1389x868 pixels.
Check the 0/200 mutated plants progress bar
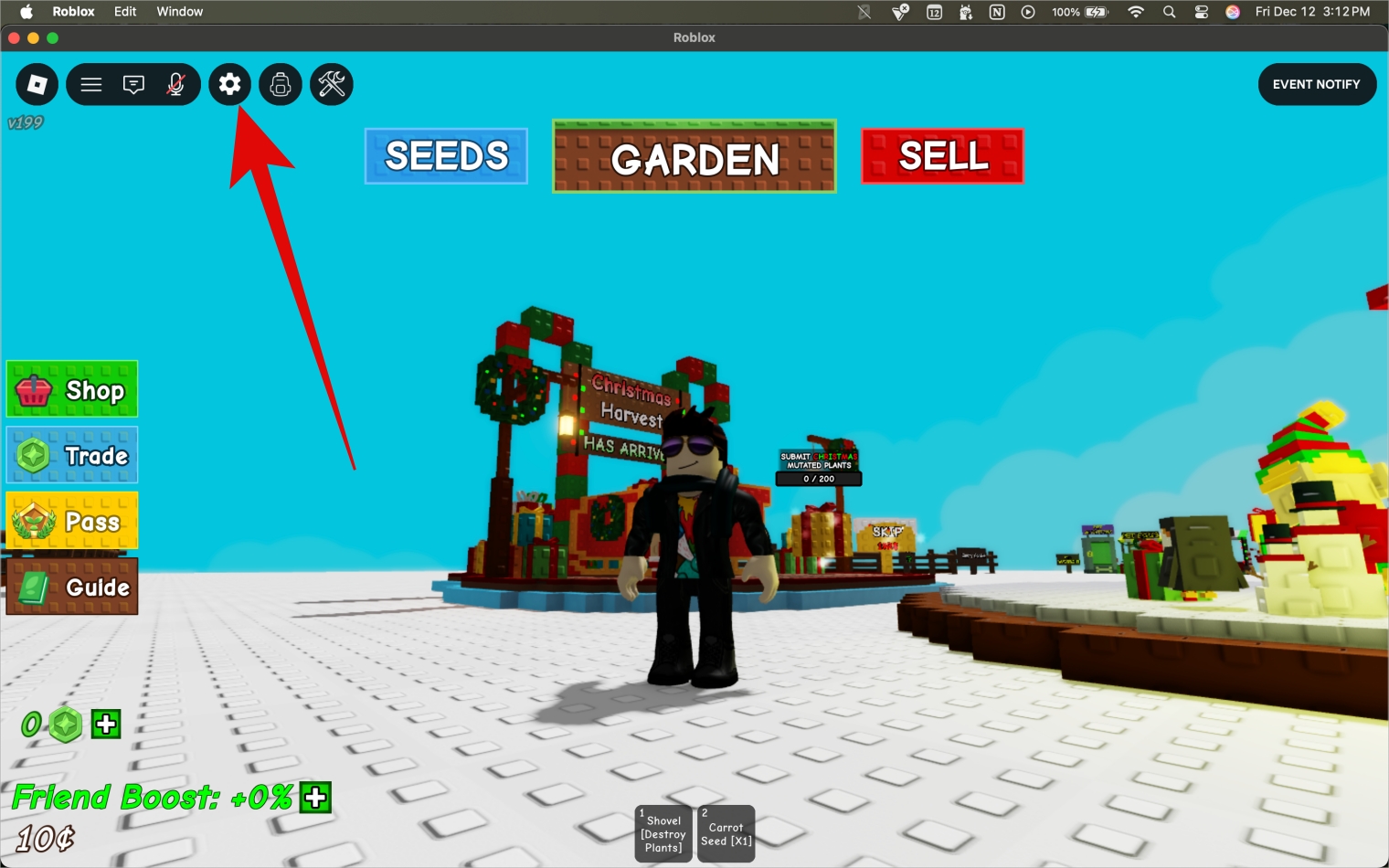coord(818,478)
